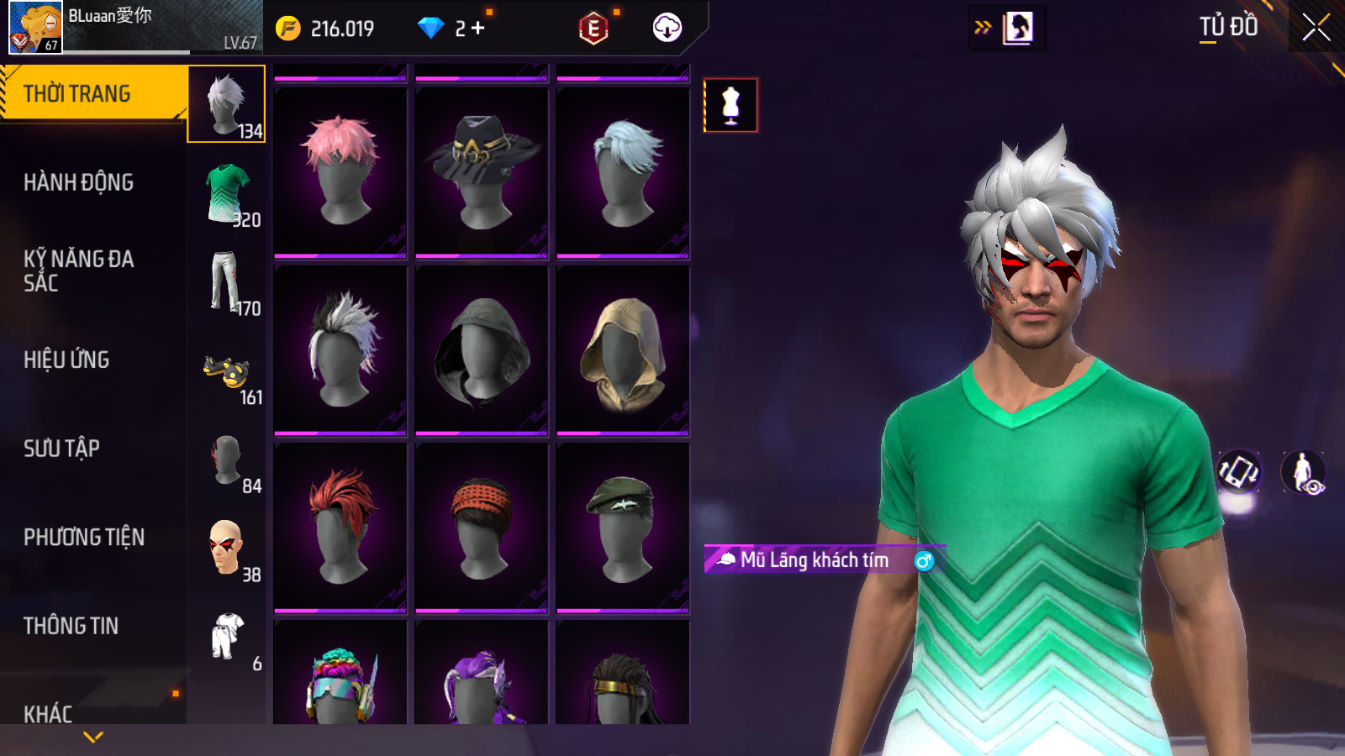The width and height of the screenshot is (1345, 756).
Task: Equip the black wide-brim hat with gold
Action: point(482,170)
